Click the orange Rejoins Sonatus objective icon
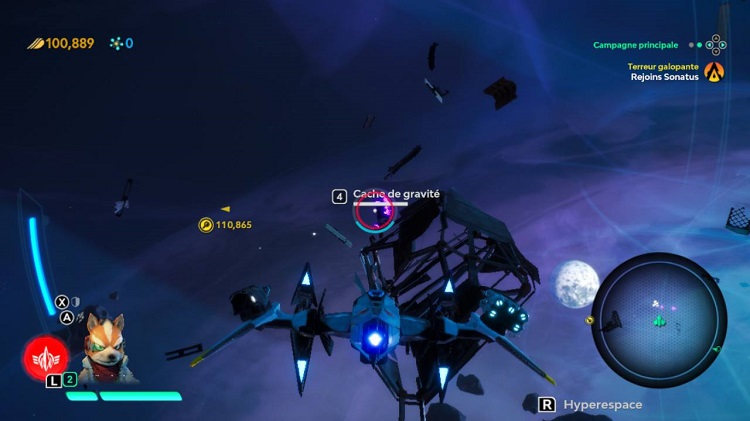This screenshot has width=750, height=421. 713,71
